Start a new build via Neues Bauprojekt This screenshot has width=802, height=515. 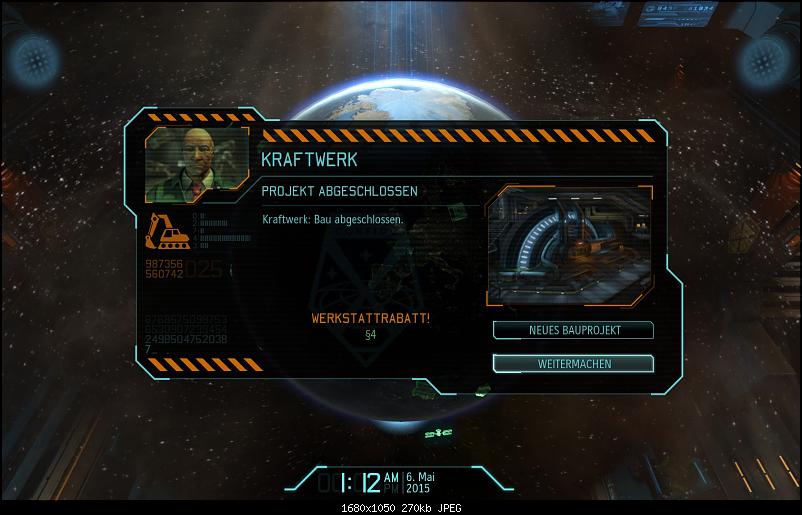(x=573, y=330)
